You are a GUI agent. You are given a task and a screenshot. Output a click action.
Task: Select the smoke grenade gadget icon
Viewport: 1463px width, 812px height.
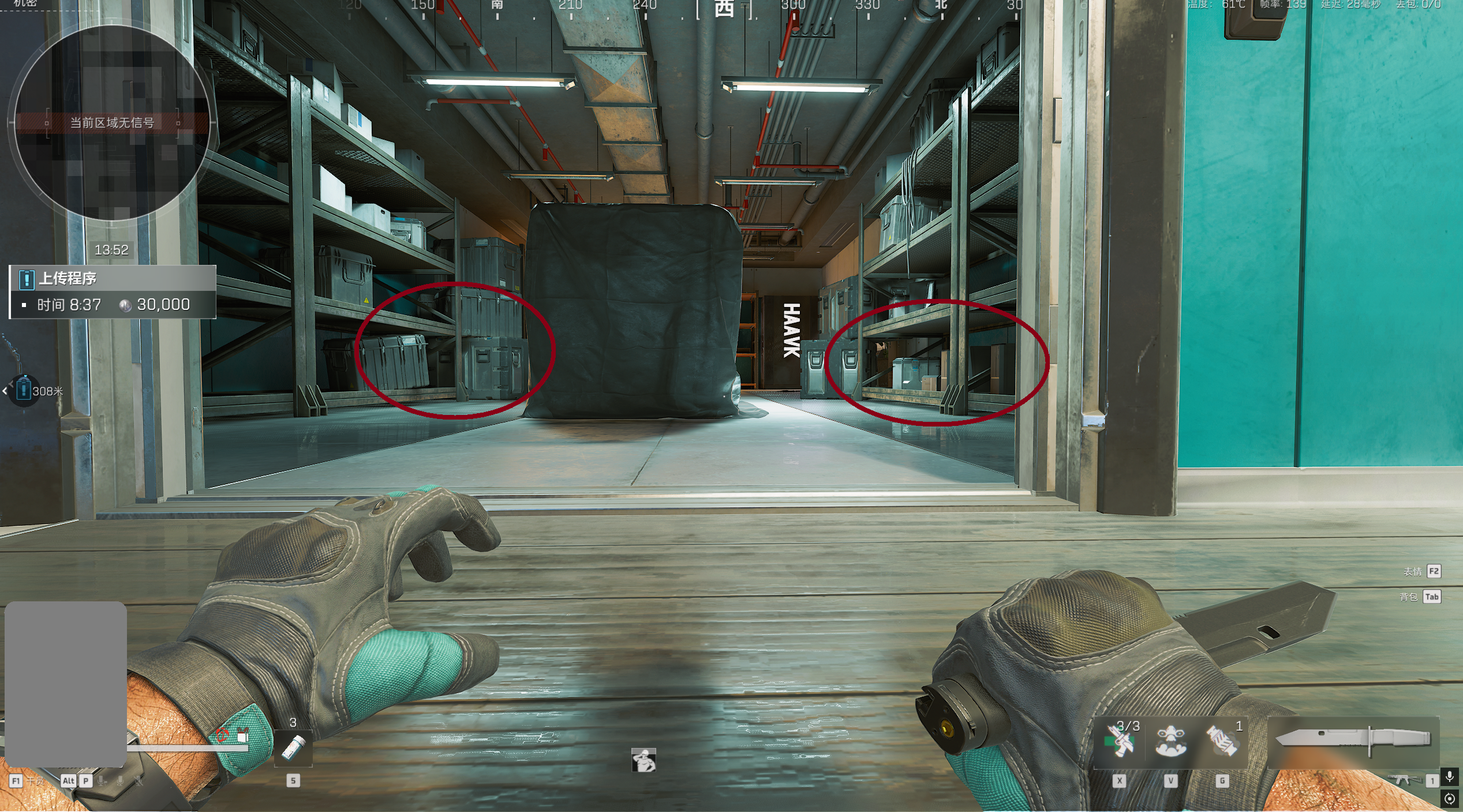[1222, 741]
